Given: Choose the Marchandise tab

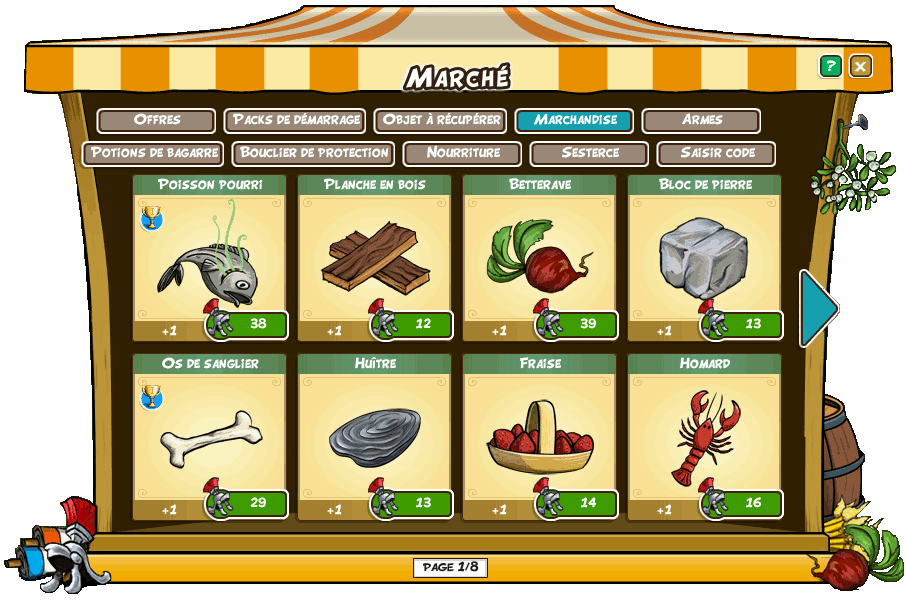Looking at the screenshot, I should [x=575, y=120].
